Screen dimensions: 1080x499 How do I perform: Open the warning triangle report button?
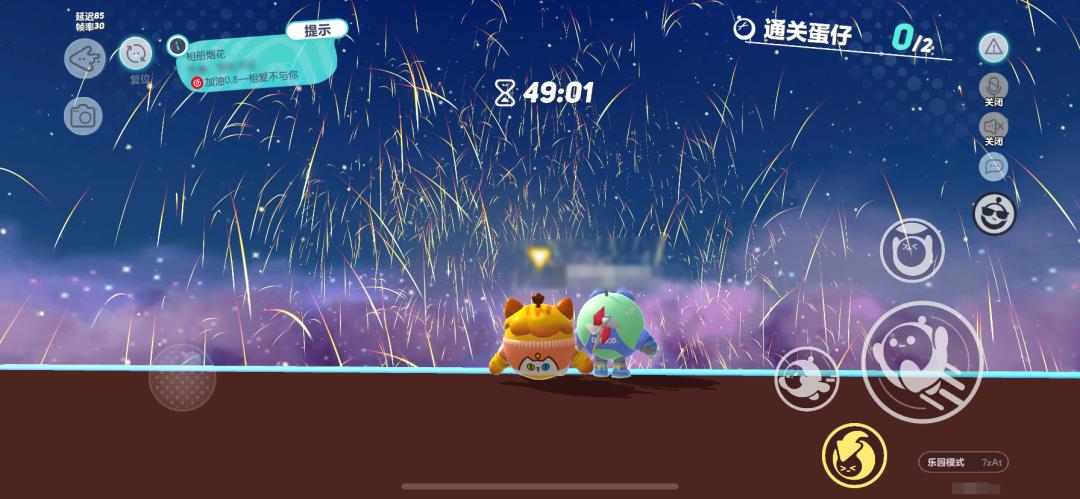[x=993, y=47]
